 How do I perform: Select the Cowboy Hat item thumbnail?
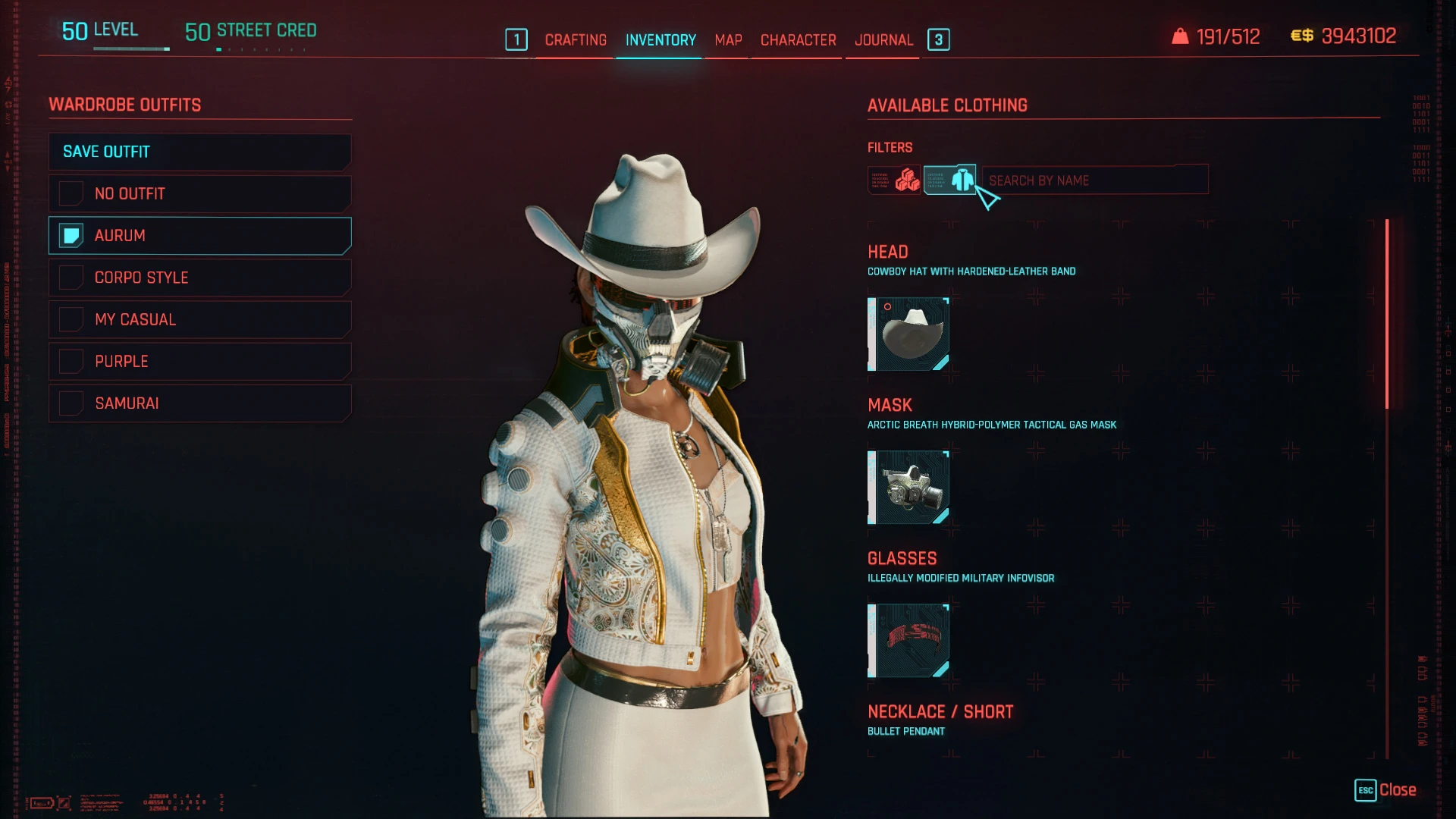(x=908, y=334)
